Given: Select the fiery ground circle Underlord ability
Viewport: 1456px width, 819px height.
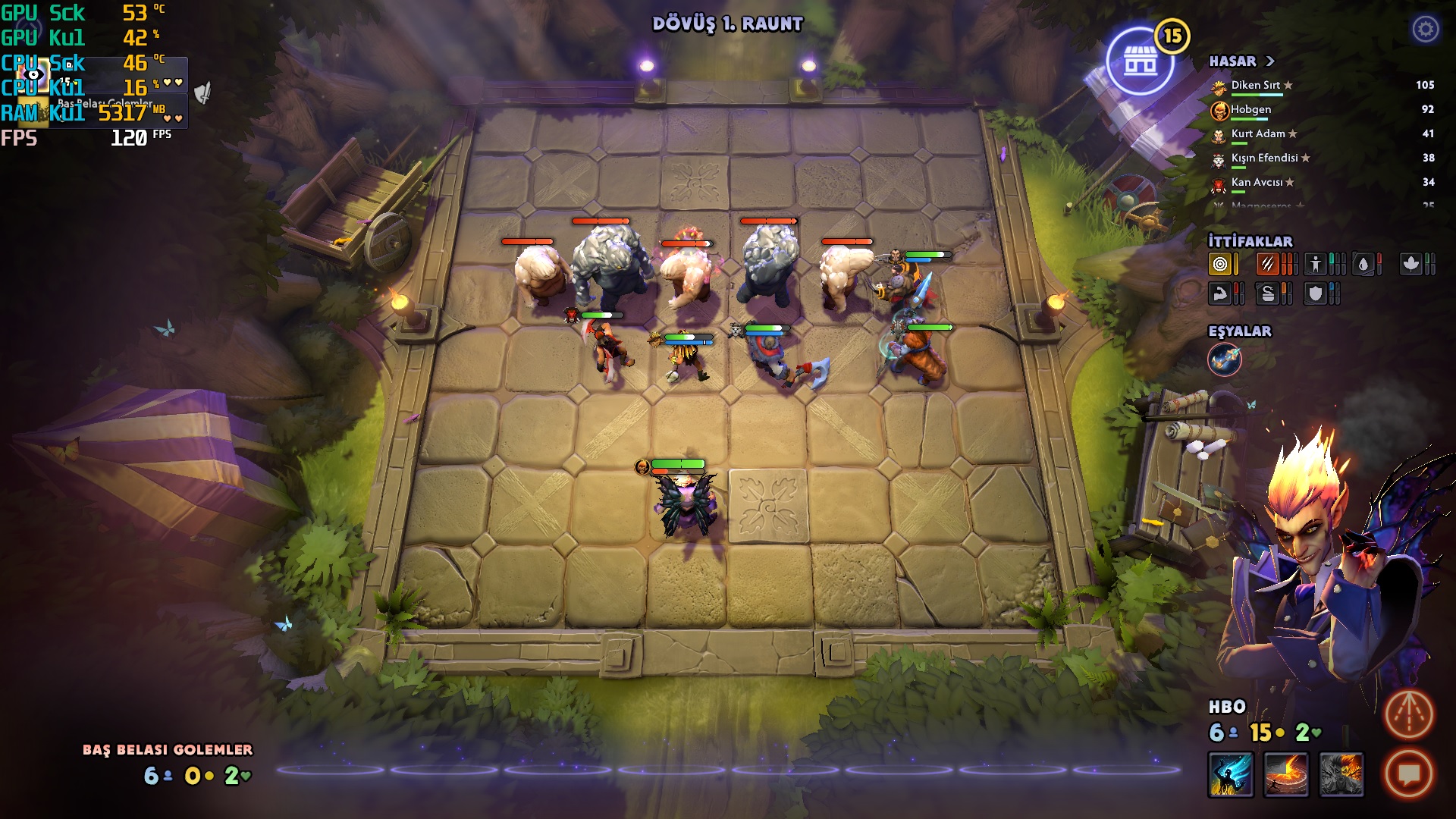Looking at the screenshot, I should coord(1286,774).
